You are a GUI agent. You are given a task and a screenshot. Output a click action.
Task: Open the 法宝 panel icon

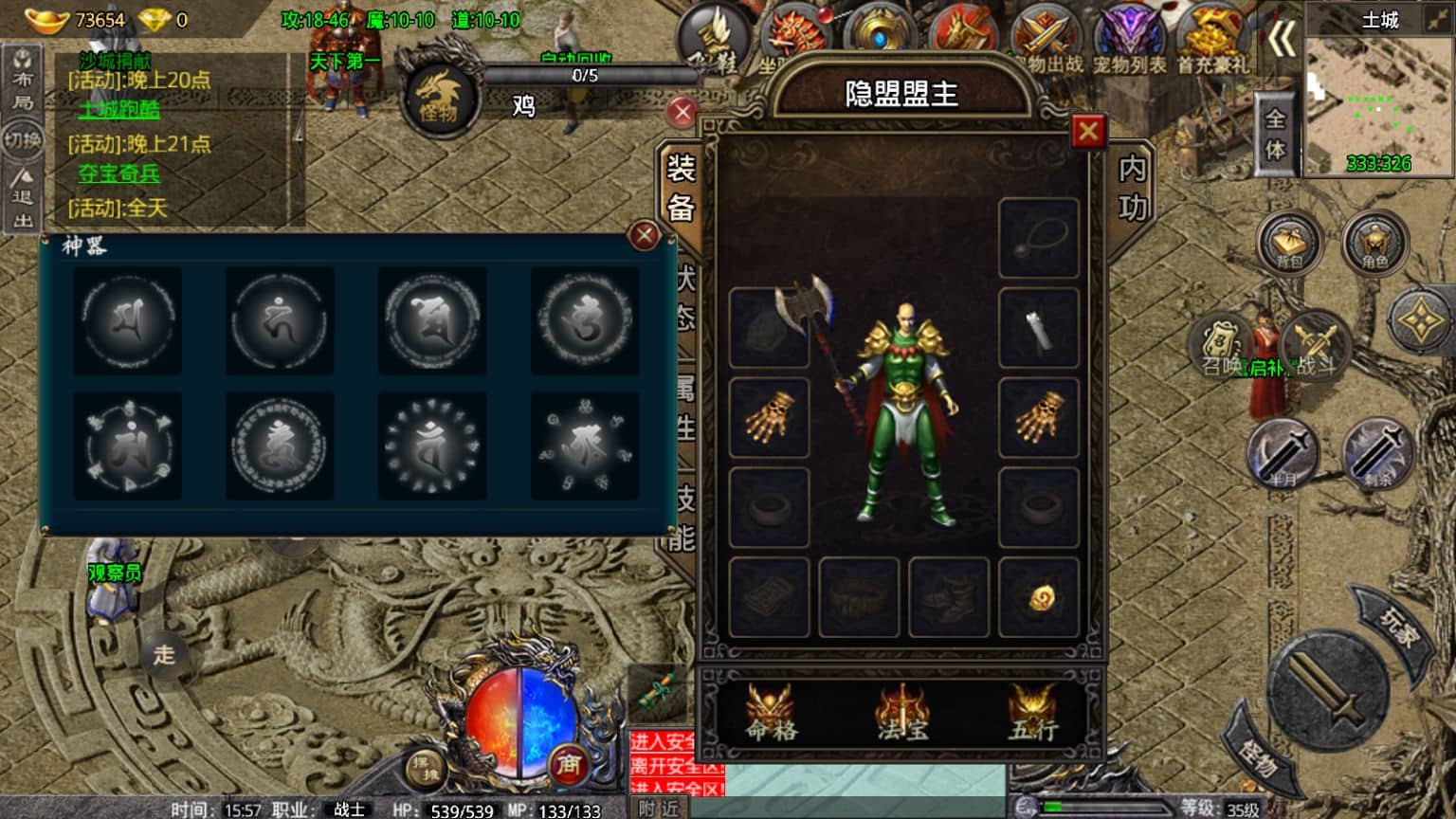pyautogui.click(x=901, y=716)
